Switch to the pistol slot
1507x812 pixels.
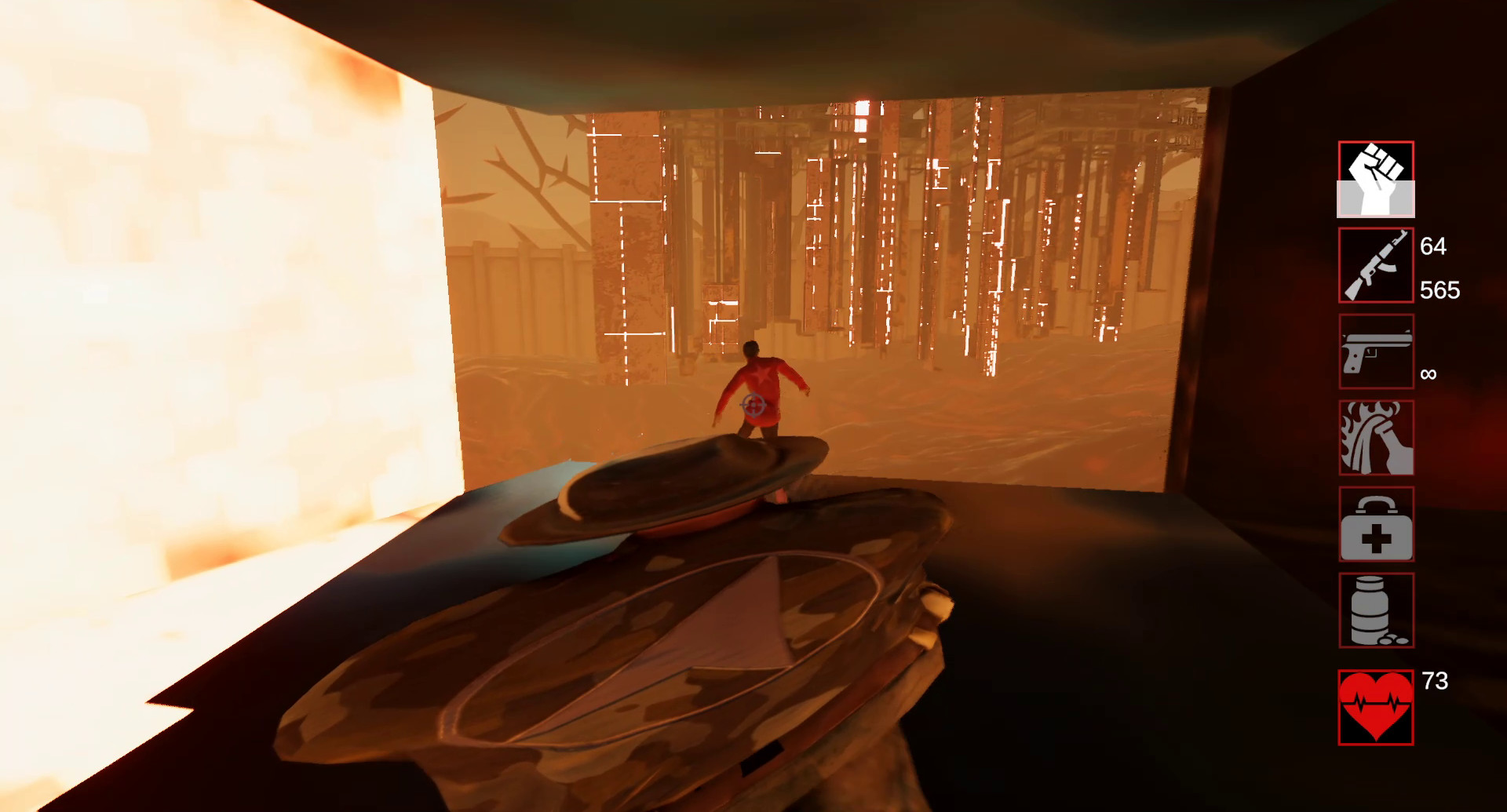tap(1376, 351)
